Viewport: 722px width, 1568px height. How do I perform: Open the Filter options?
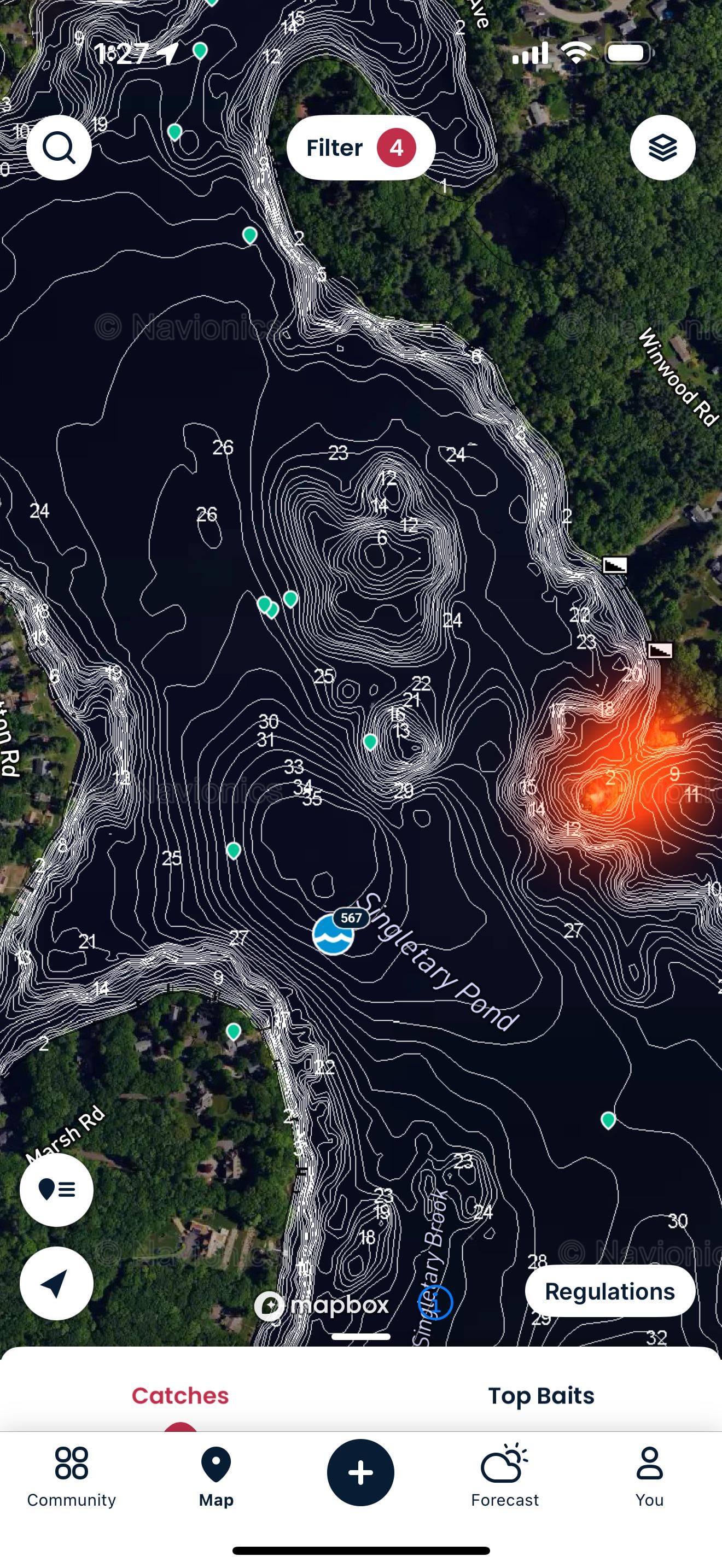(360, 148)
